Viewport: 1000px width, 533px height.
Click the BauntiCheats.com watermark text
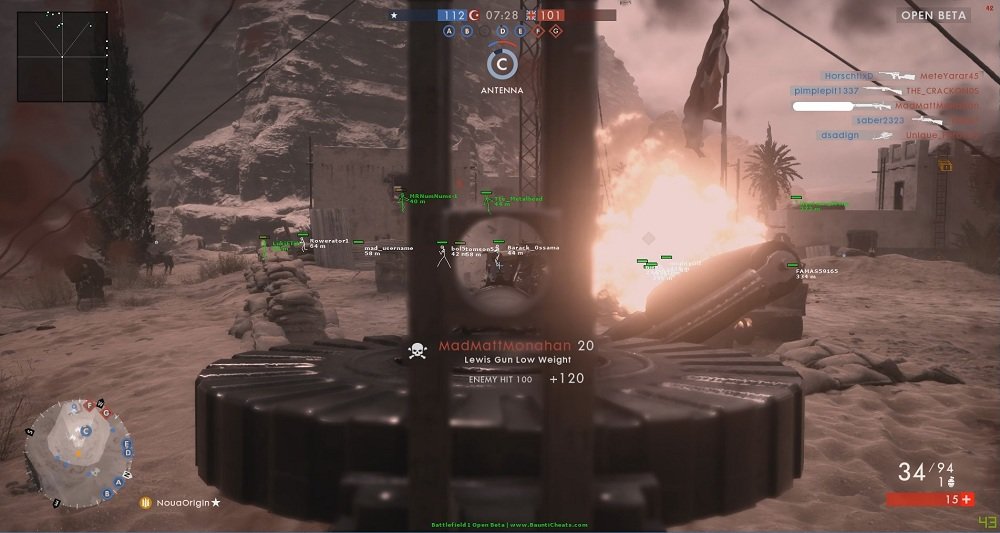point(509,524)
